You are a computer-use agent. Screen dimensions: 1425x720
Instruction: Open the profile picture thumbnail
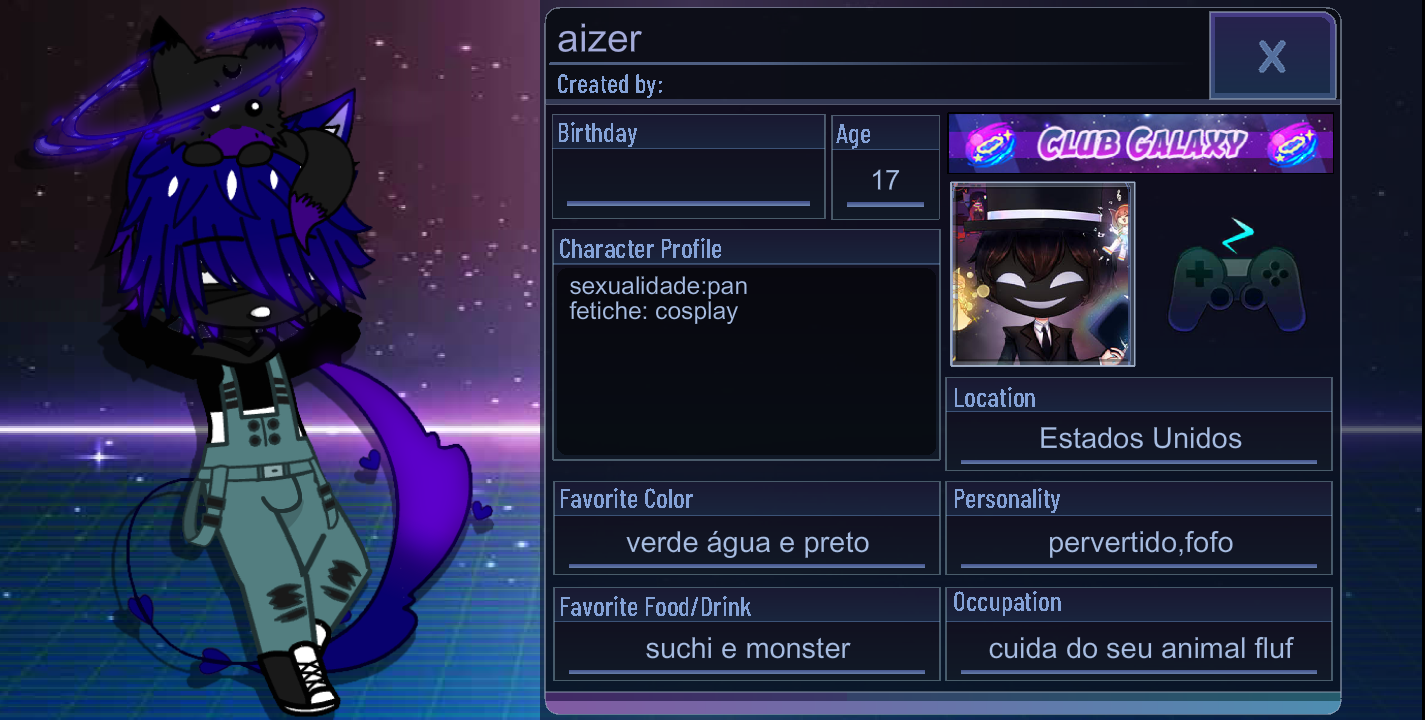pyautogui.click(x=1042, y=274)
